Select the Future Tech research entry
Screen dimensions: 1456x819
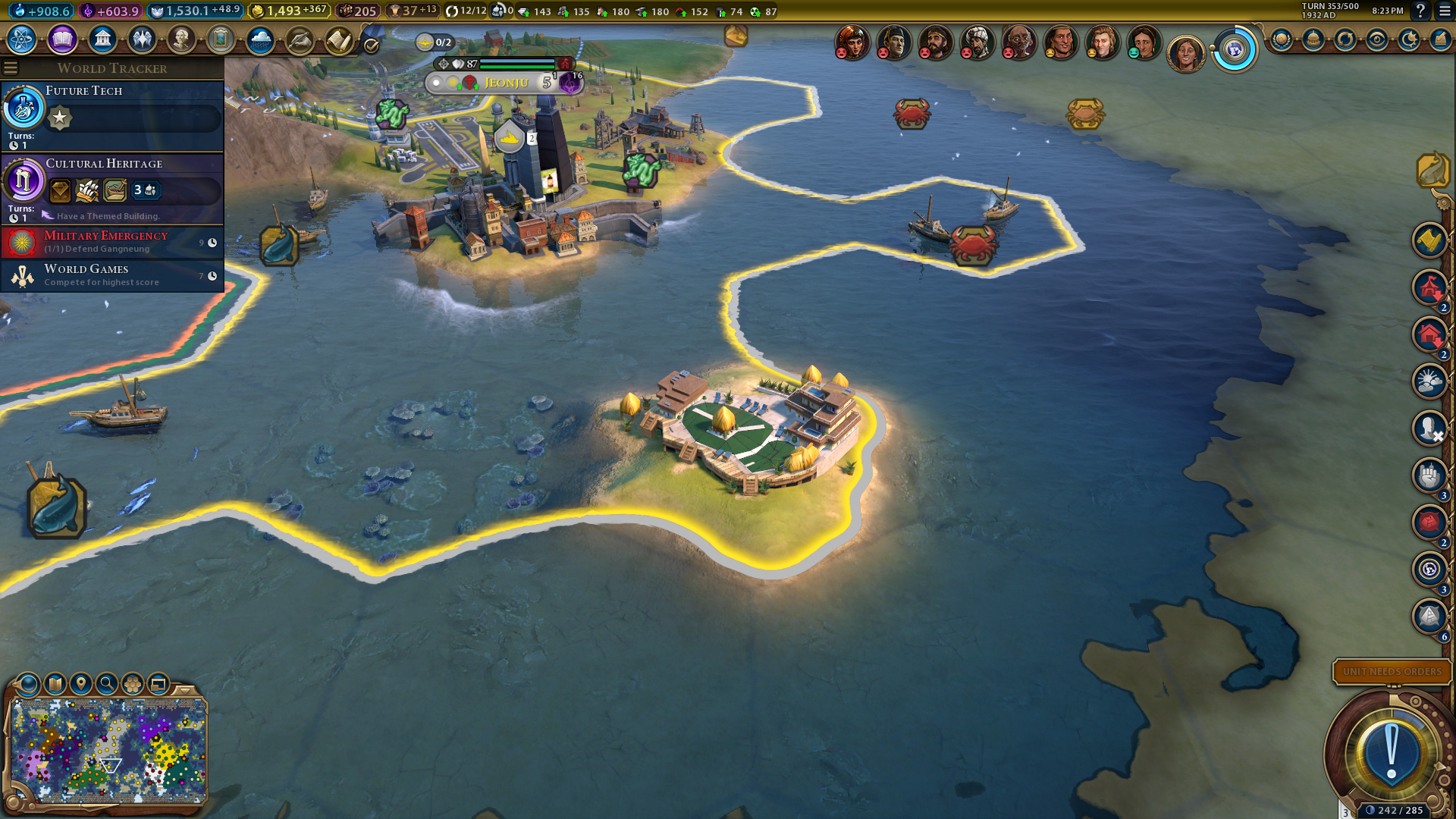coord(112,115)
